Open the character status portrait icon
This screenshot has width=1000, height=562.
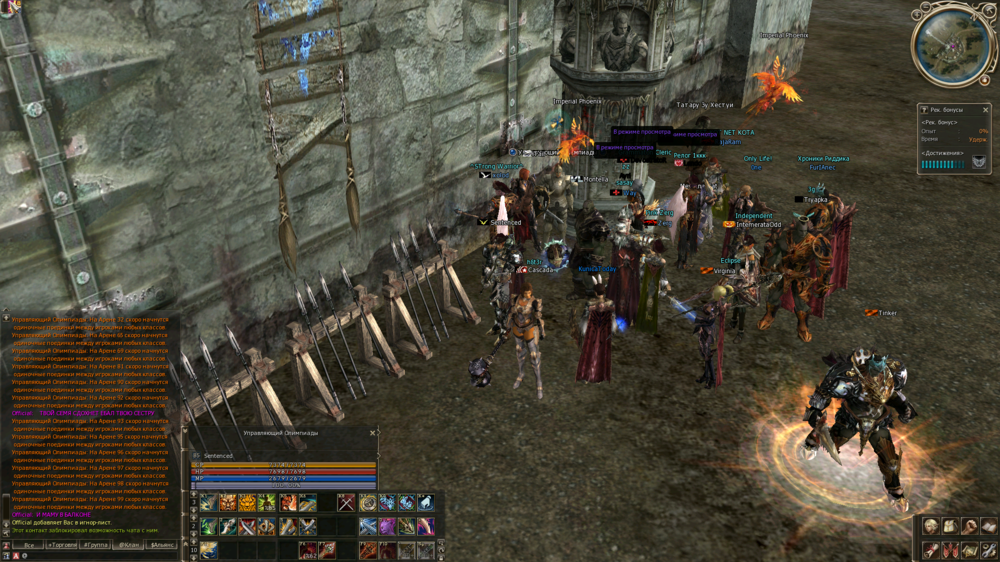click(931, 527)
